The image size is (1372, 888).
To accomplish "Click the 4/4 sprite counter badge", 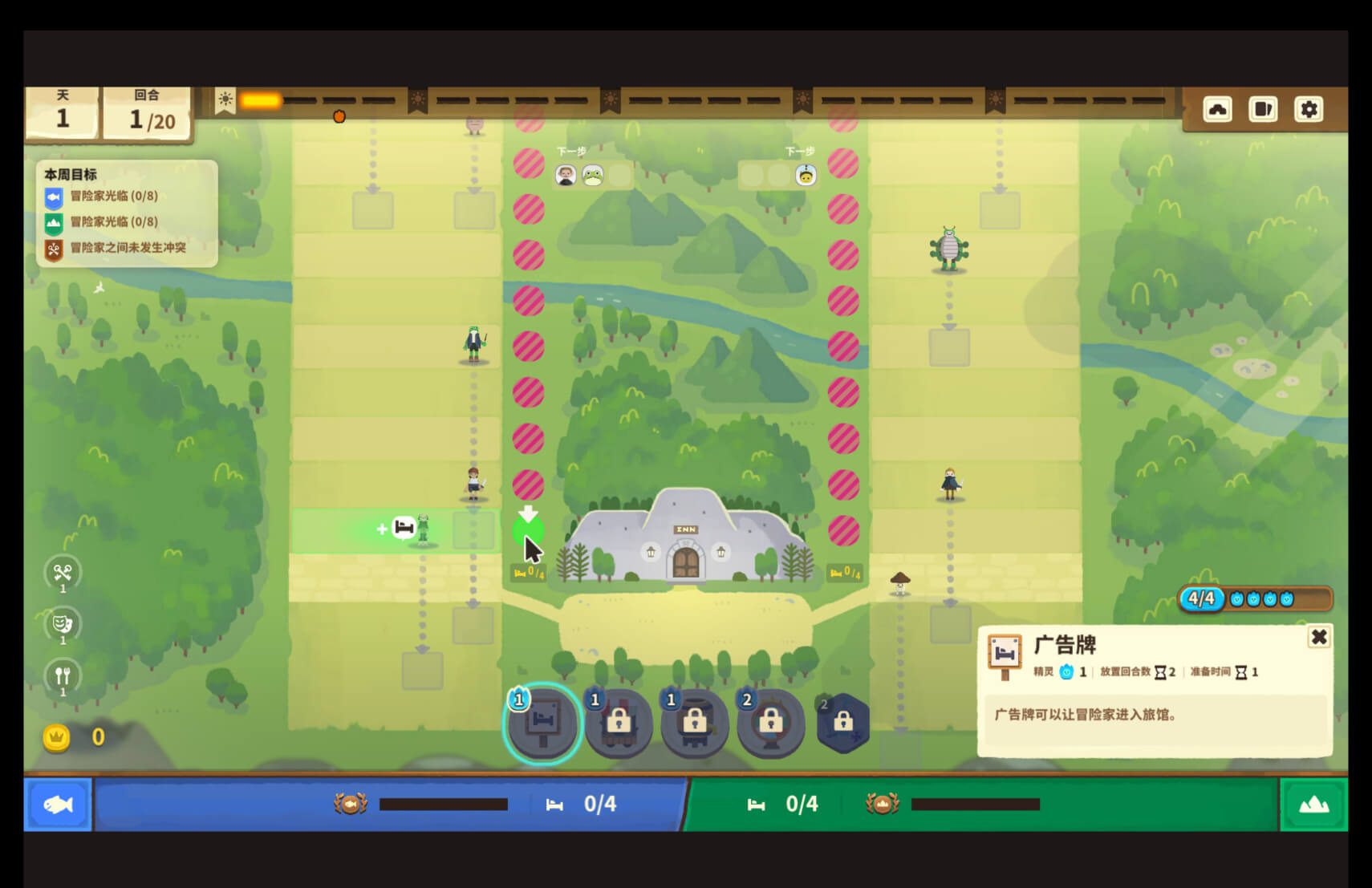I will (x=1200, y=597).
